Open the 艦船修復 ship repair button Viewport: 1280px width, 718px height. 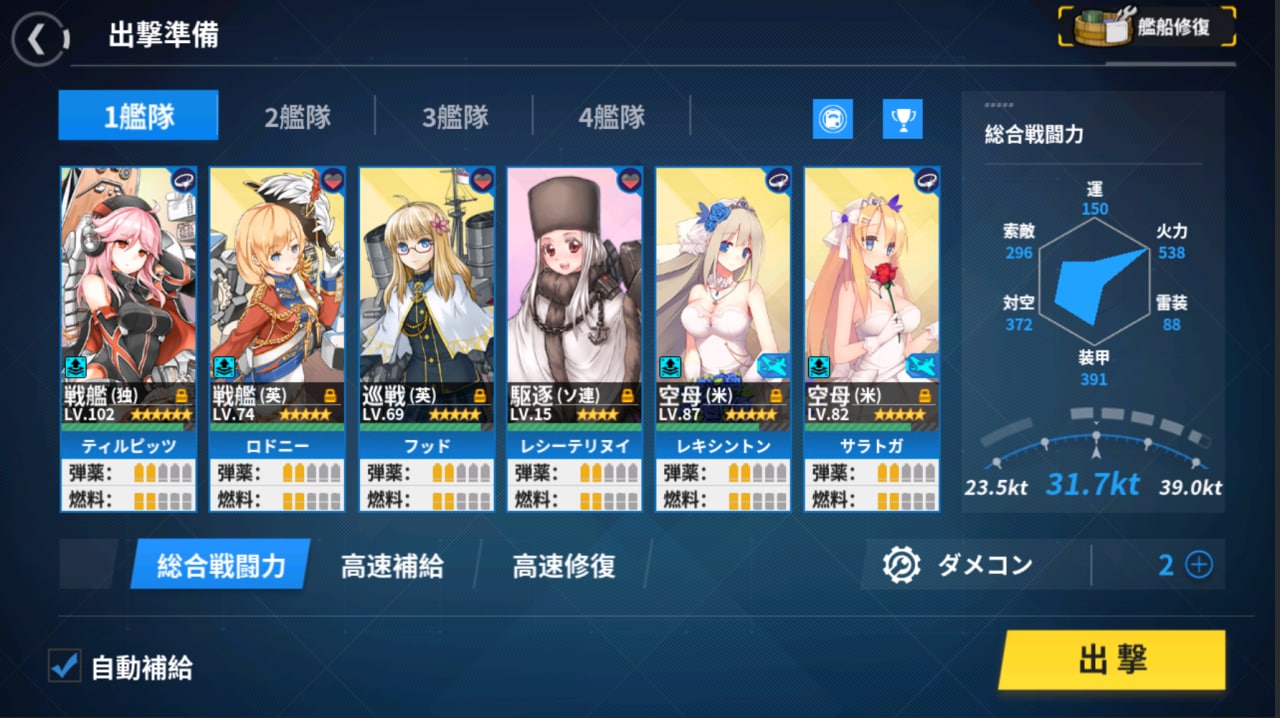1147,28
